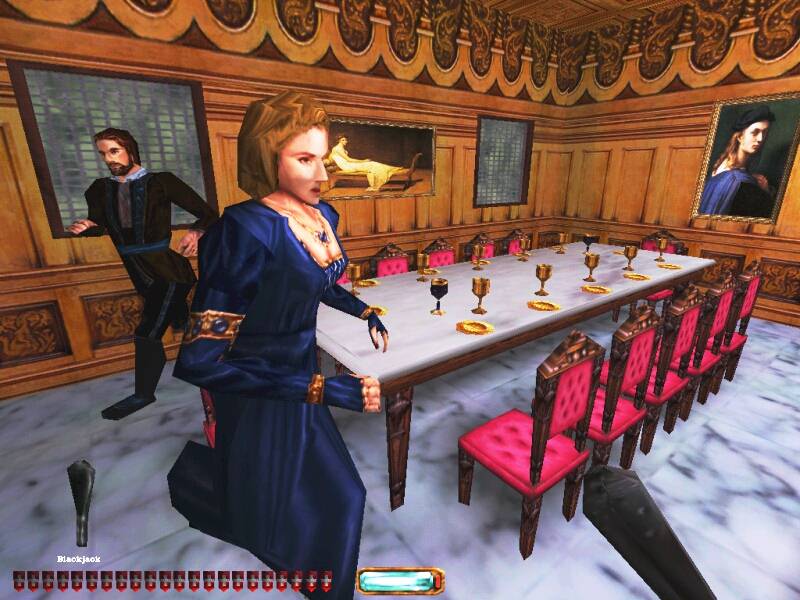This screenshot has width=800, height=600.
Task: Select the Blackjack weapon icon
Action: [x=81, y=503]
